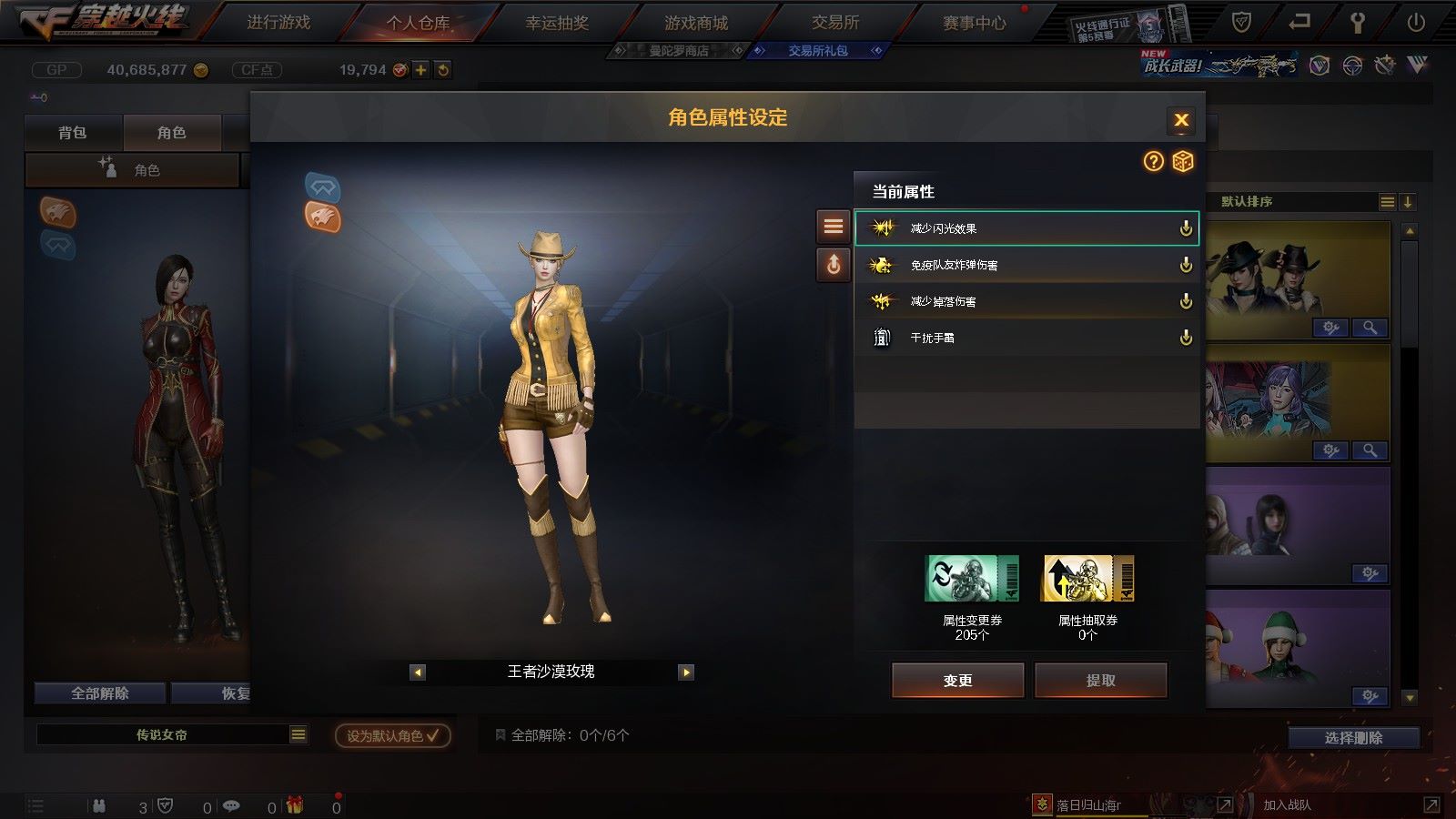Image resolution: width=1456 pixels, height=819 pixels.
Task: Select the 减少掉落伤害 attribute row
Action: pos(1026,301)
